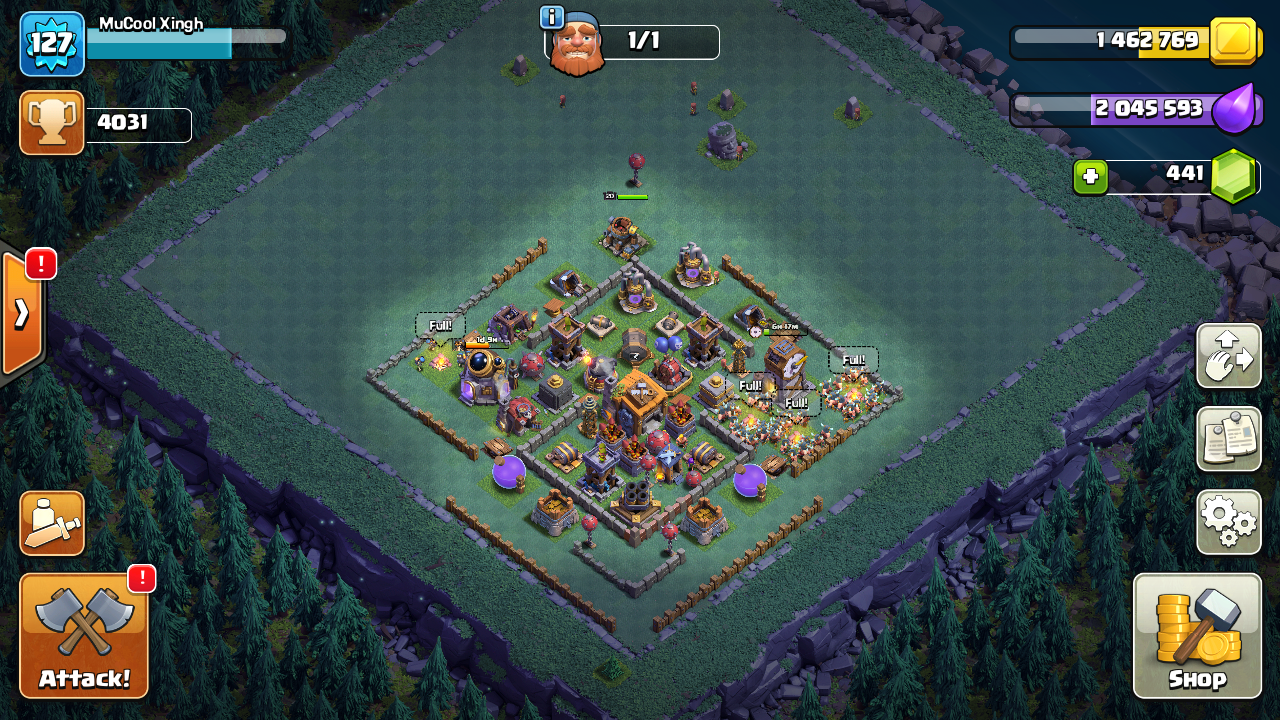Toggle the layout edit hand button
1280x720 pixels.
1228,355
